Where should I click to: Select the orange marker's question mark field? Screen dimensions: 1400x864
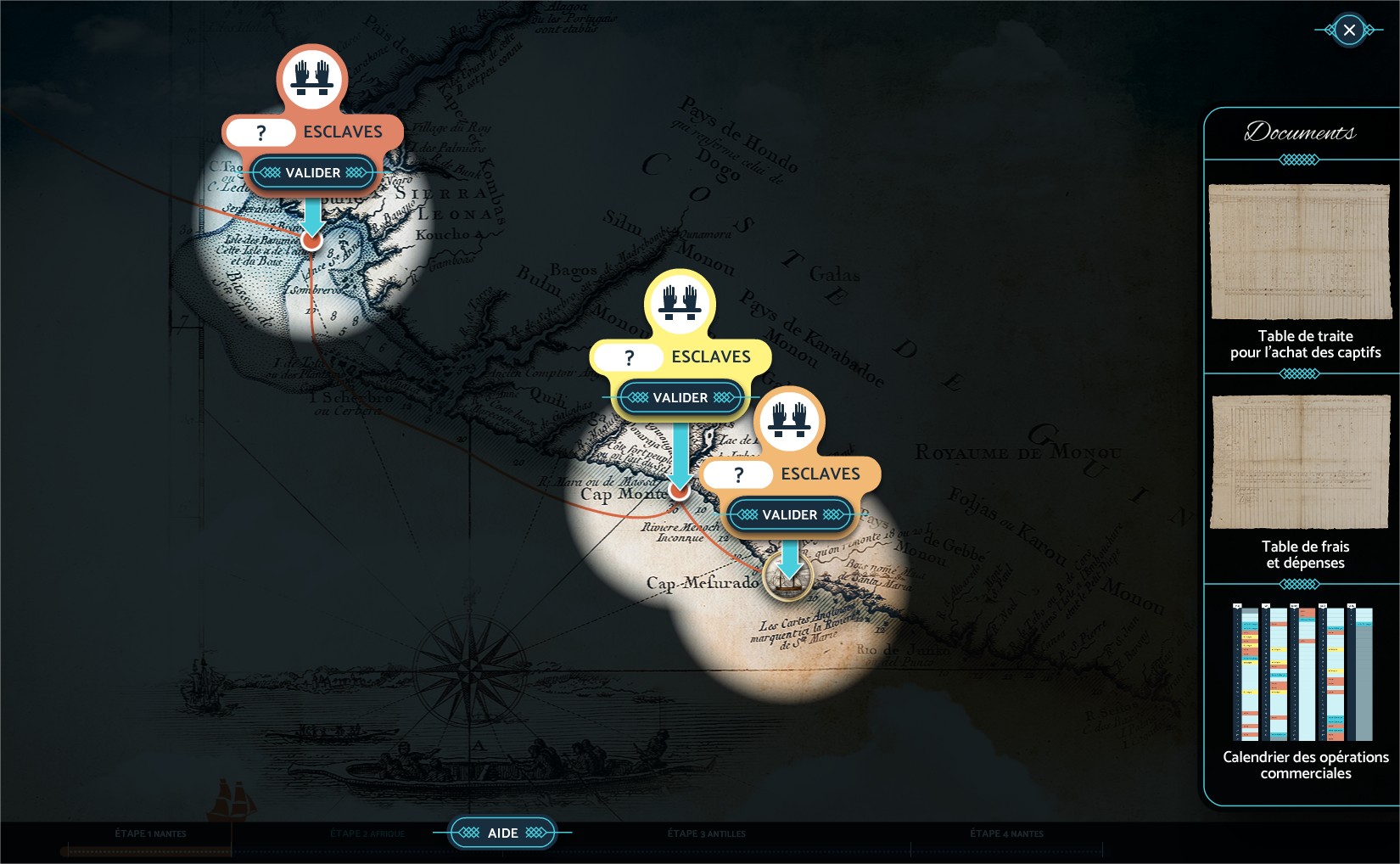(738, 474)
